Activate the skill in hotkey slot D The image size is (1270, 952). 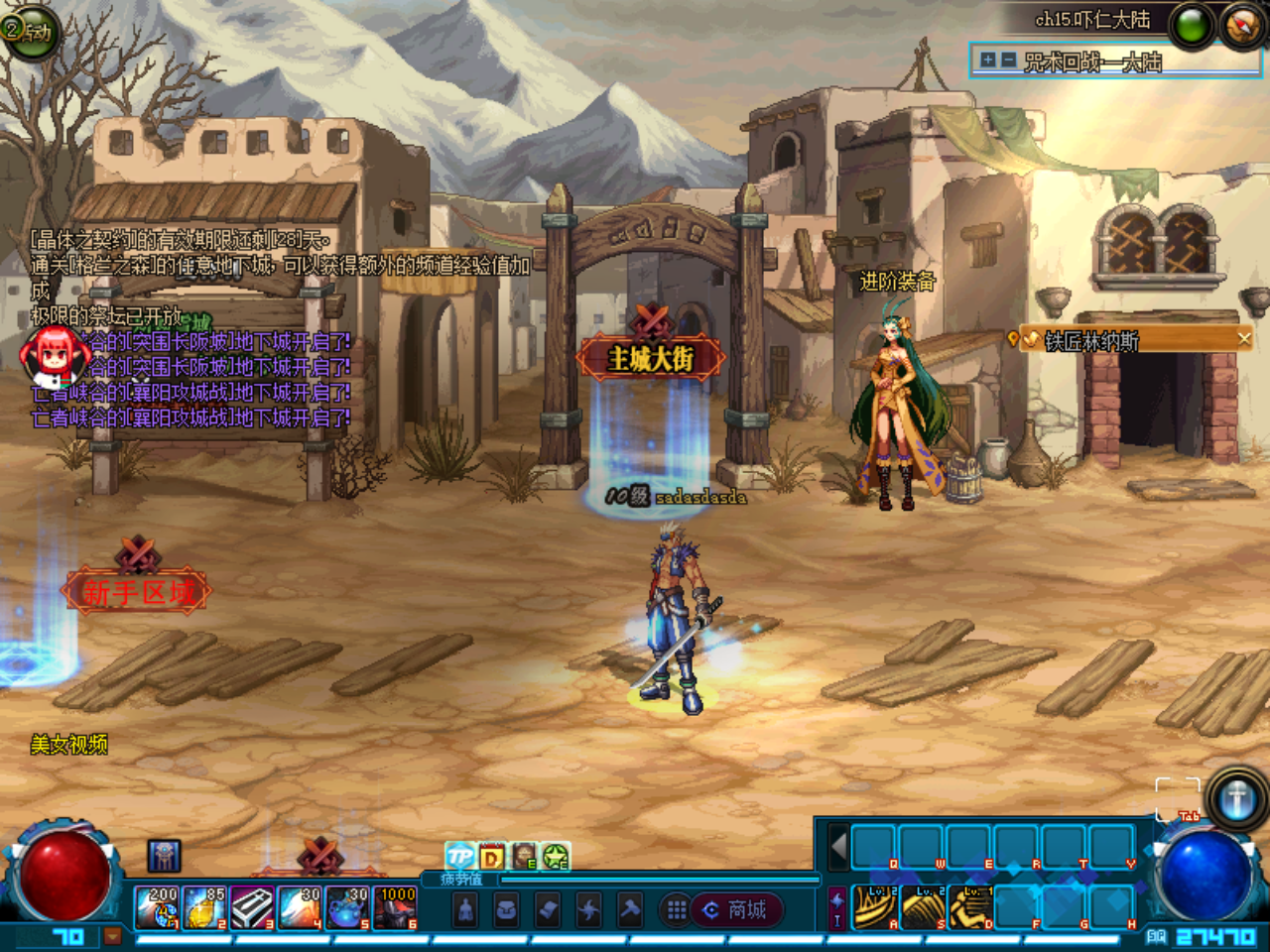[970, 907]
